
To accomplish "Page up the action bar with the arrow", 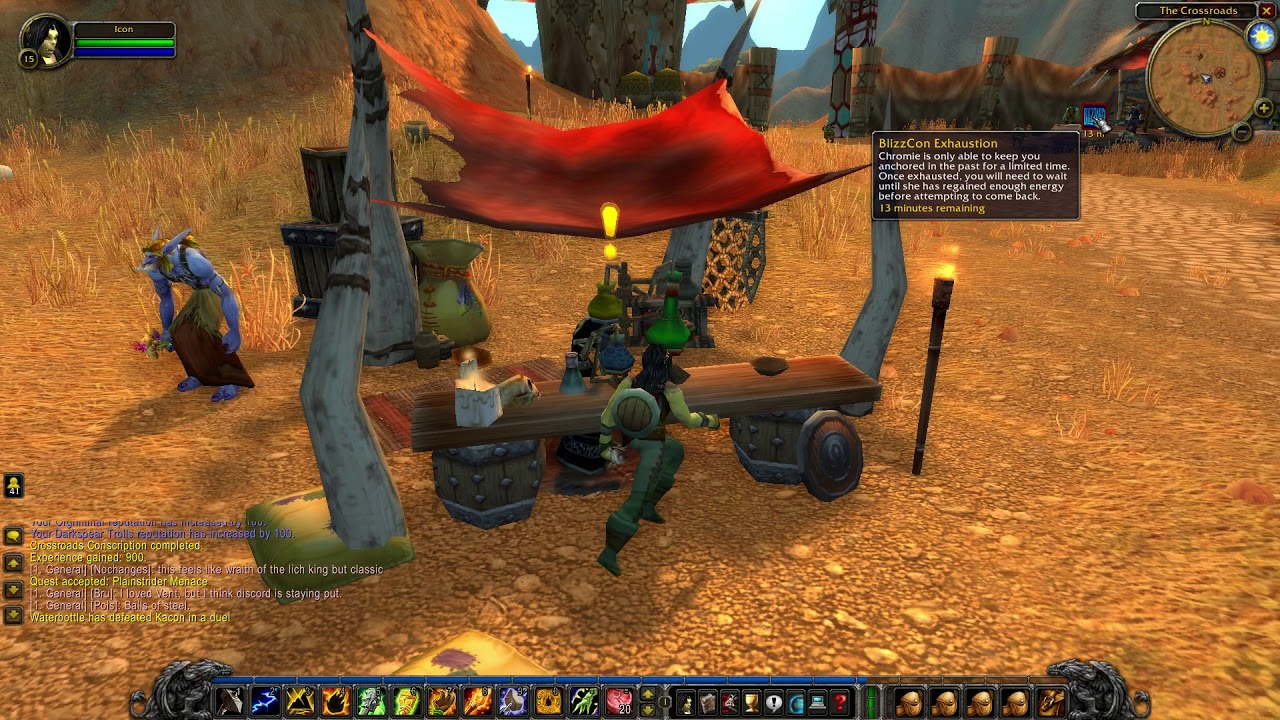I will (648, 693).
